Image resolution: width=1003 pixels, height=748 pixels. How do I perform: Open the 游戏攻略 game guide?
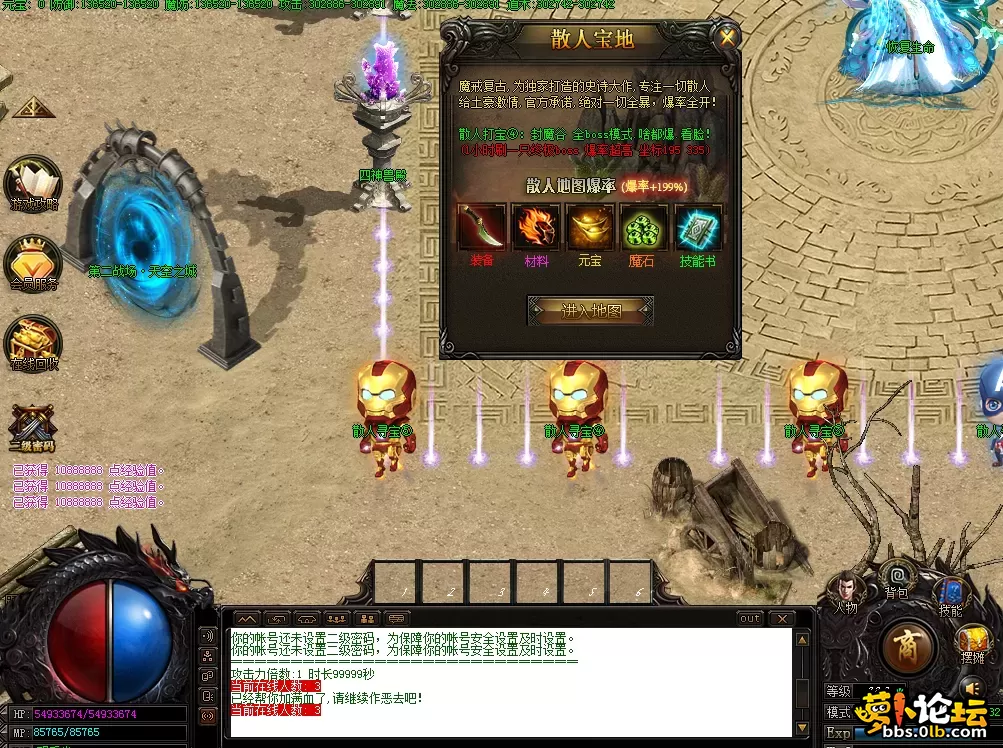pyautogui.click(x=33, y=183)
